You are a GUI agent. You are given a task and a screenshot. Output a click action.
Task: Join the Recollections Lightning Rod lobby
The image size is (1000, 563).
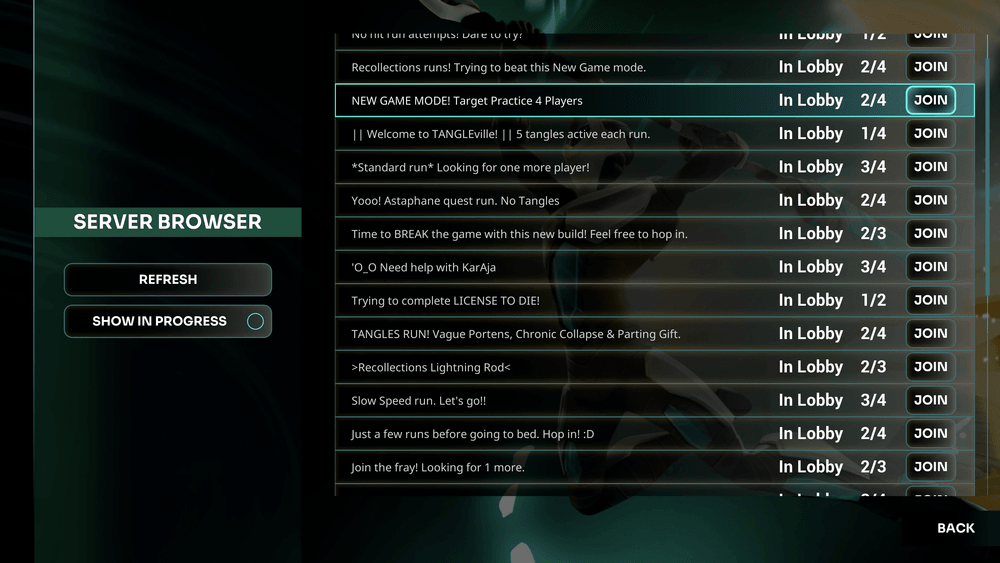[930, 367]
